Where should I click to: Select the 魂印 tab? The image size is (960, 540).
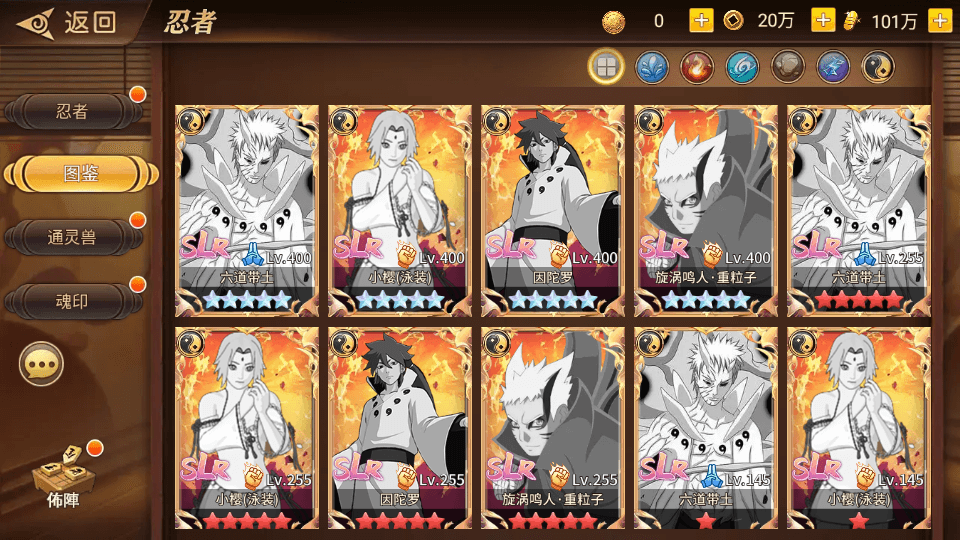pos(72,301)
